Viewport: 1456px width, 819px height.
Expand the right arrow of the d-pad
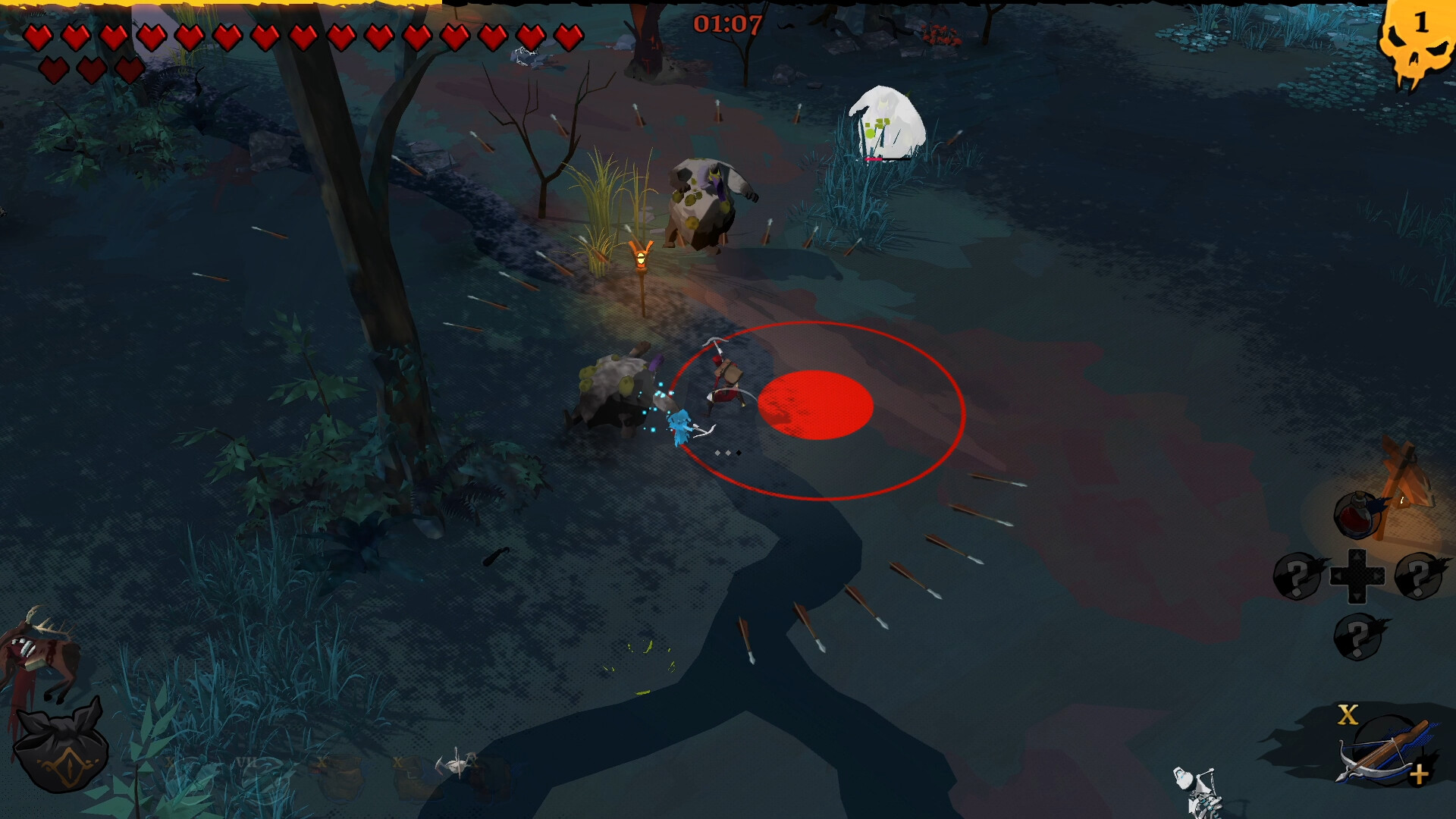[x=1376, y=576]
